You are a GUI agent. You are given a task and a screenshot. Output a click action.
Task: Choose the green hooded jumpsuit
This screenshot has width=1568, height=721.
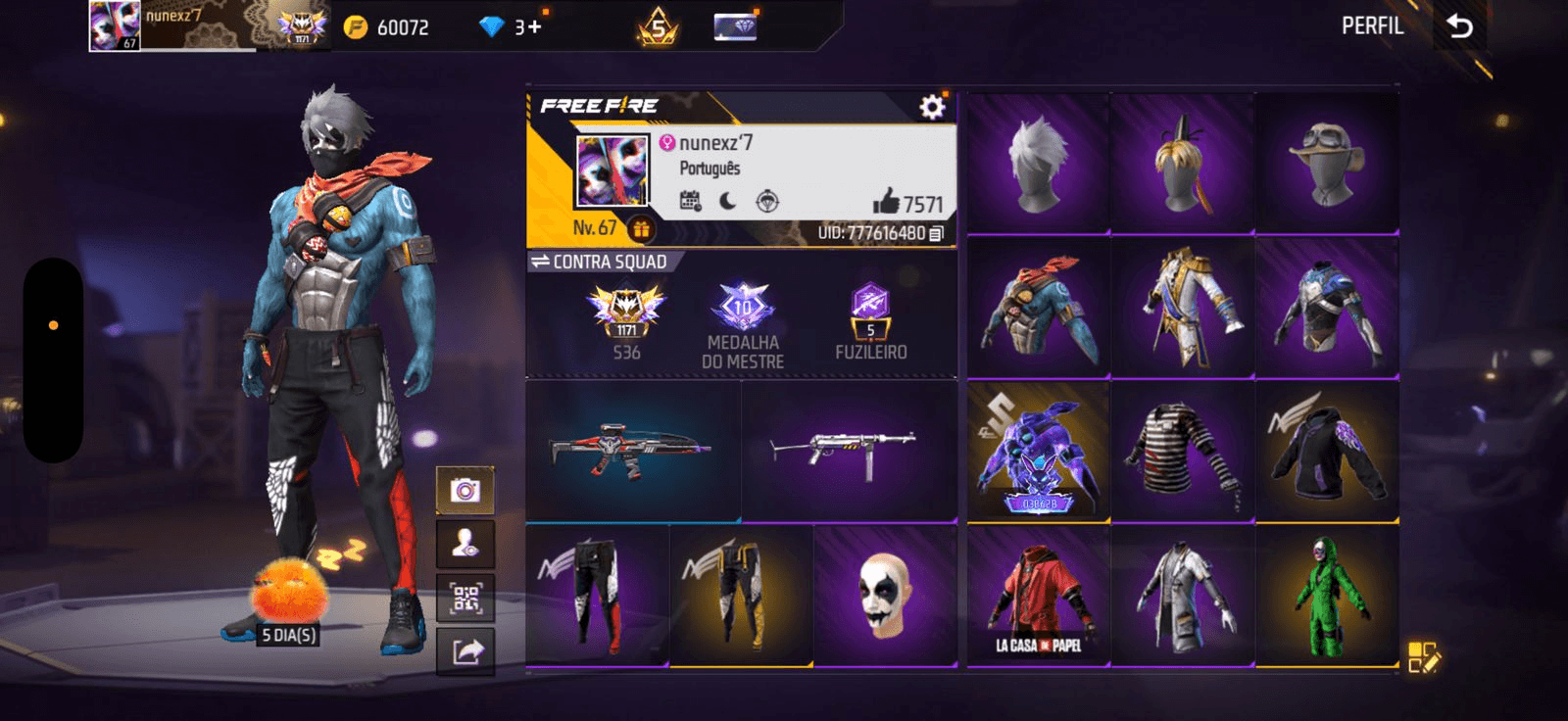[x=1327, y=598]
